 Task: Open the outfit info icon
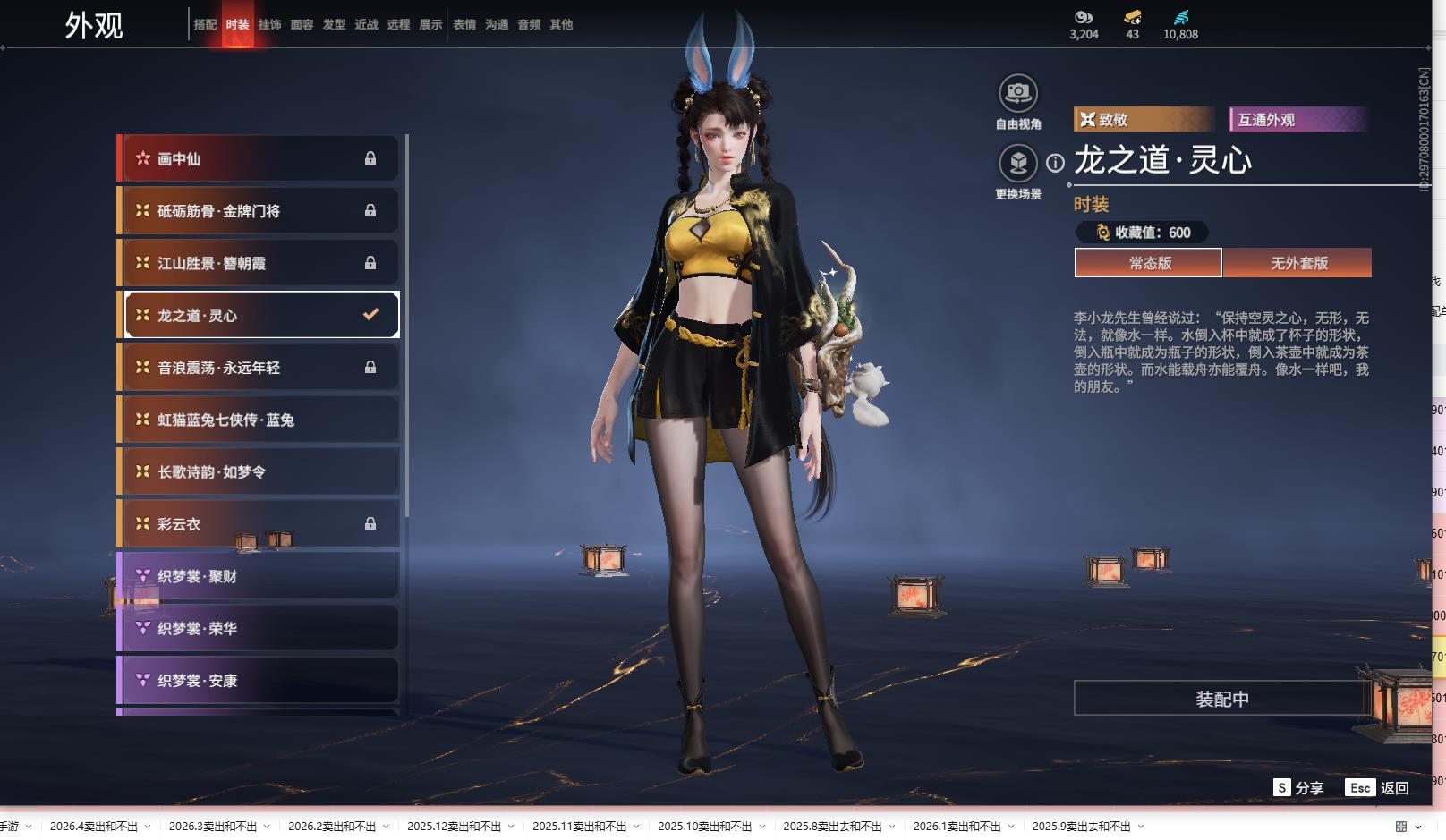tap(1056, 163)
